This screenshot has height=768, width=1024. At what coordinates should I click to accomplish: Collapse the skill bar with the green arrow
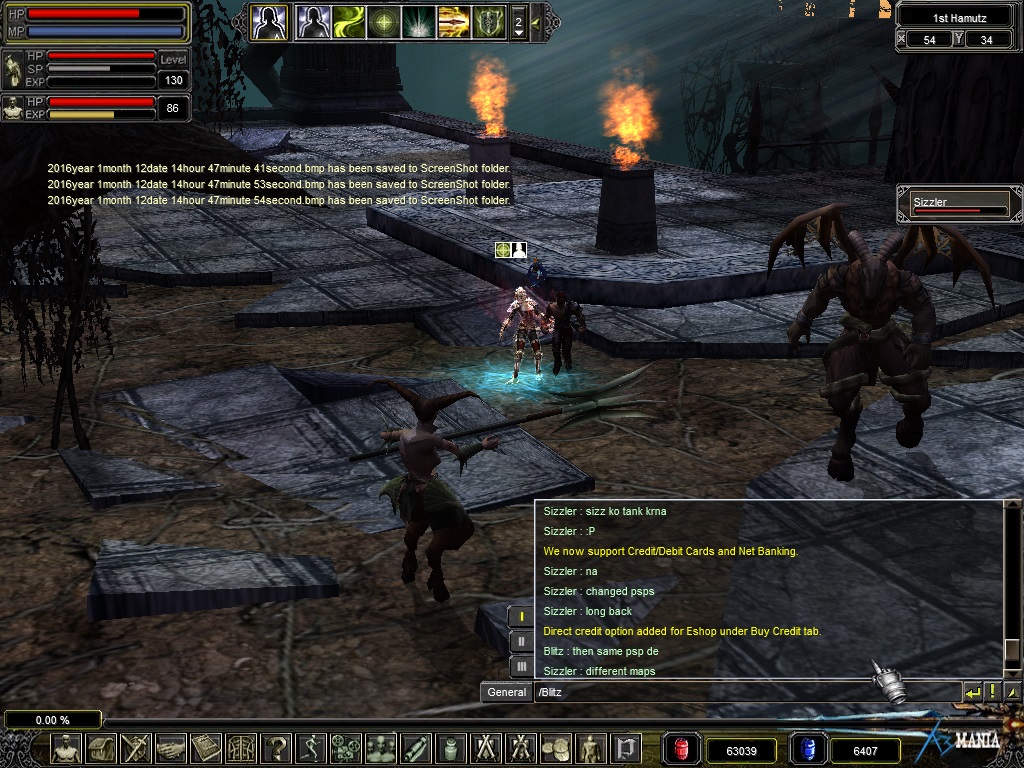(537, 21)
